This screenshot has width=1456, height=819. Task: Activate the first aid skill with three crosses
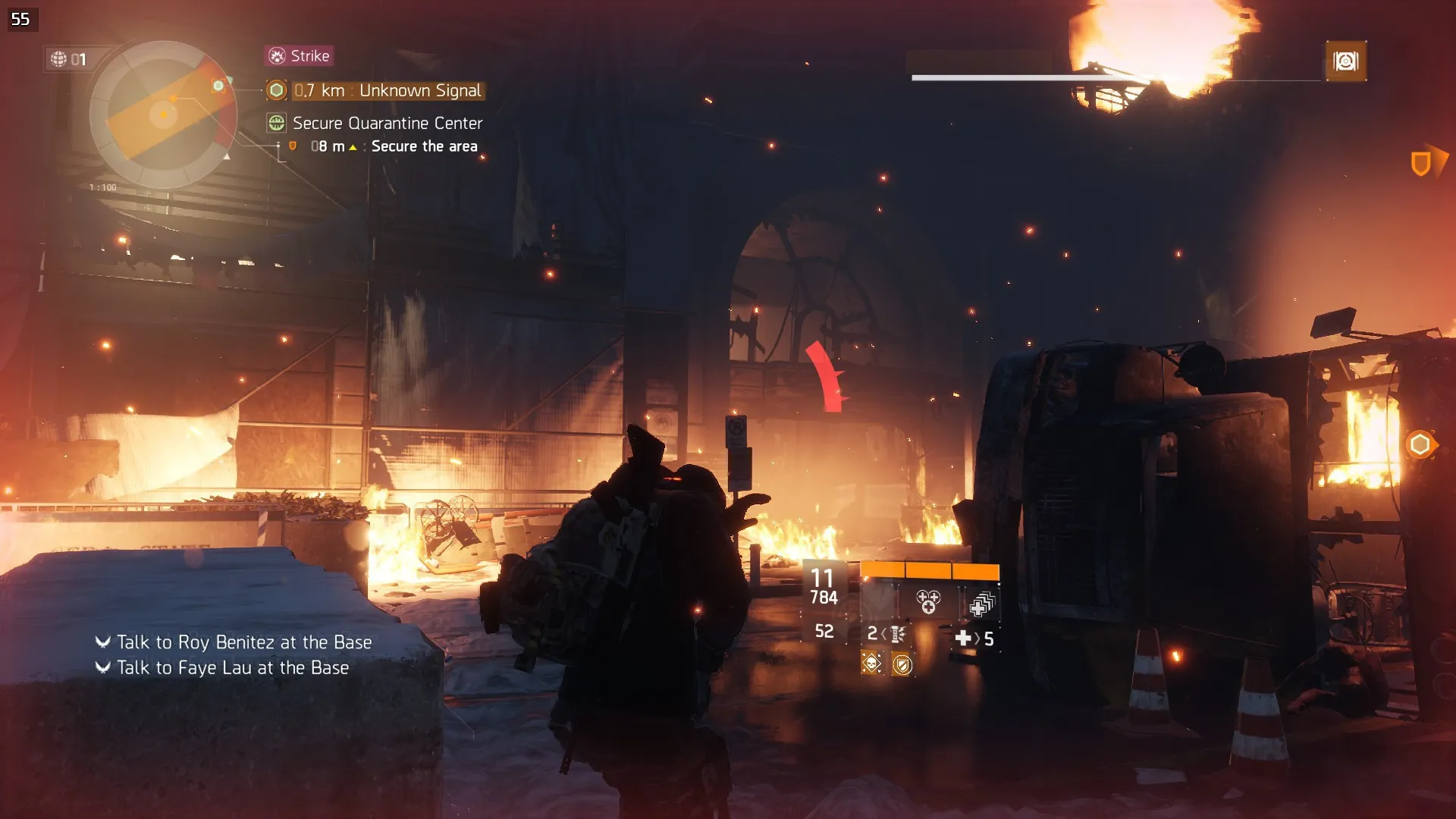(928, 603)
